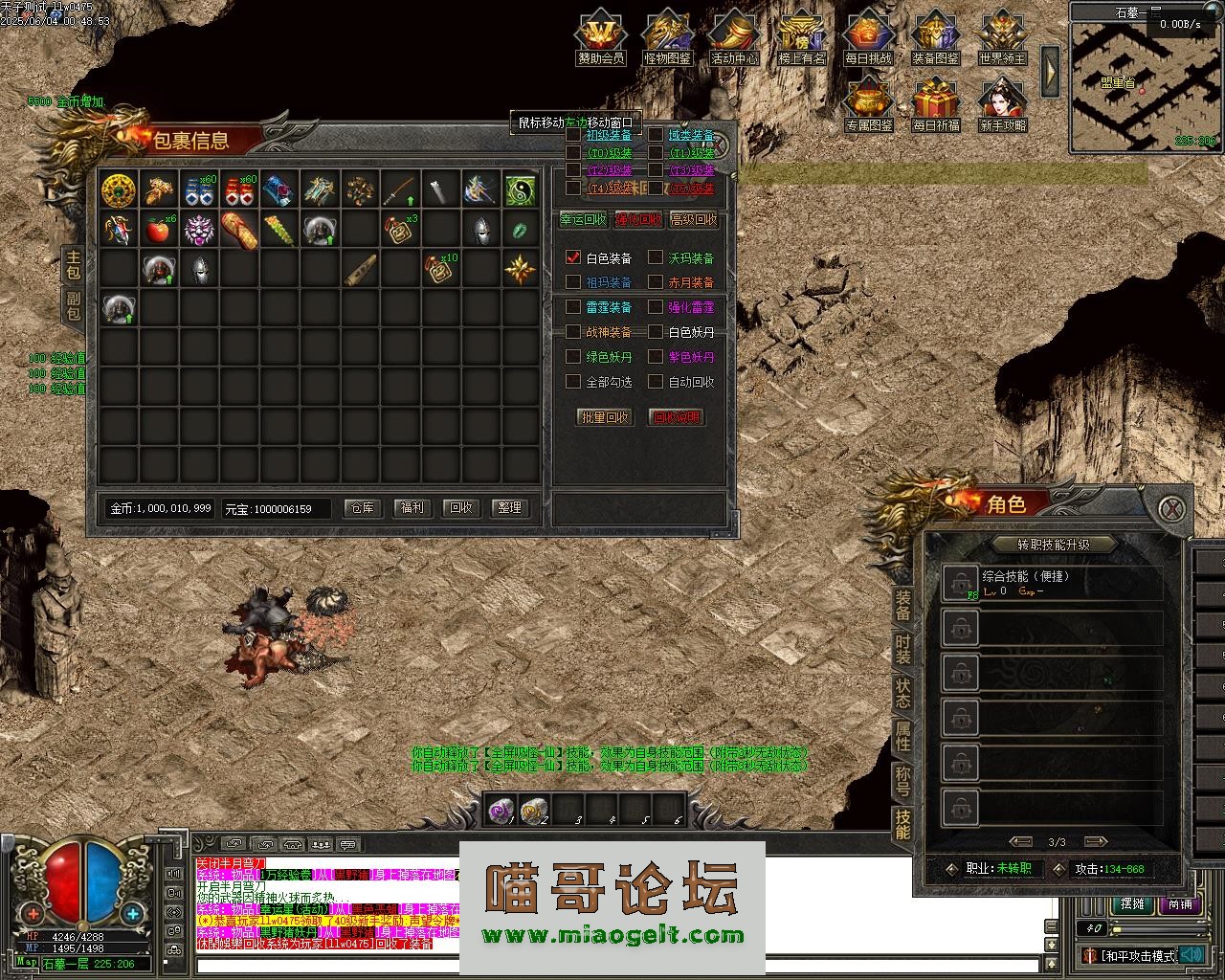Go to the previous skill page arrow
Image resolution: width=1225 pixels, height=980 pixels.
coord(1020,842)
